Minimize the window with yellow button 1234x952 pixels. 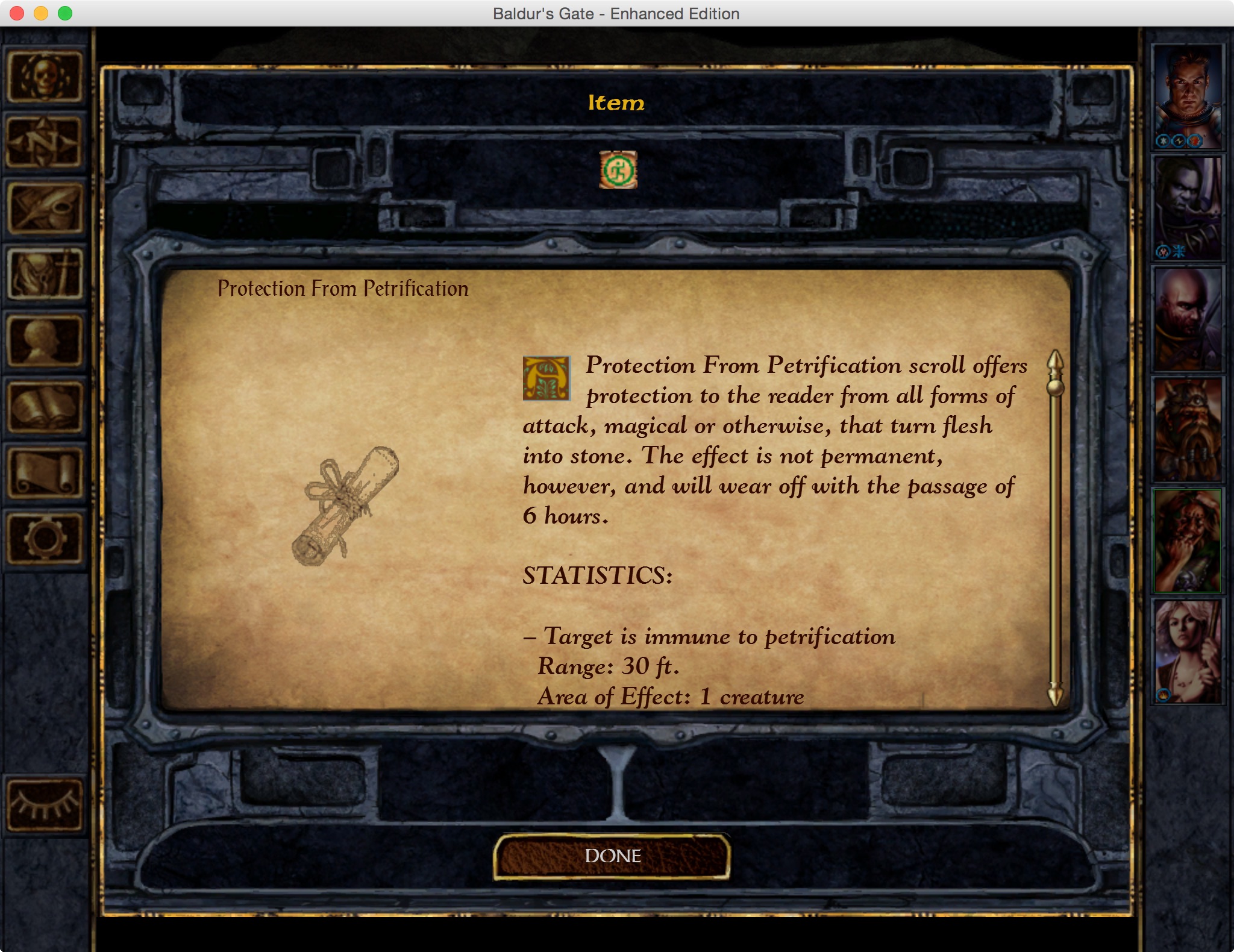[x=41, y=13]
